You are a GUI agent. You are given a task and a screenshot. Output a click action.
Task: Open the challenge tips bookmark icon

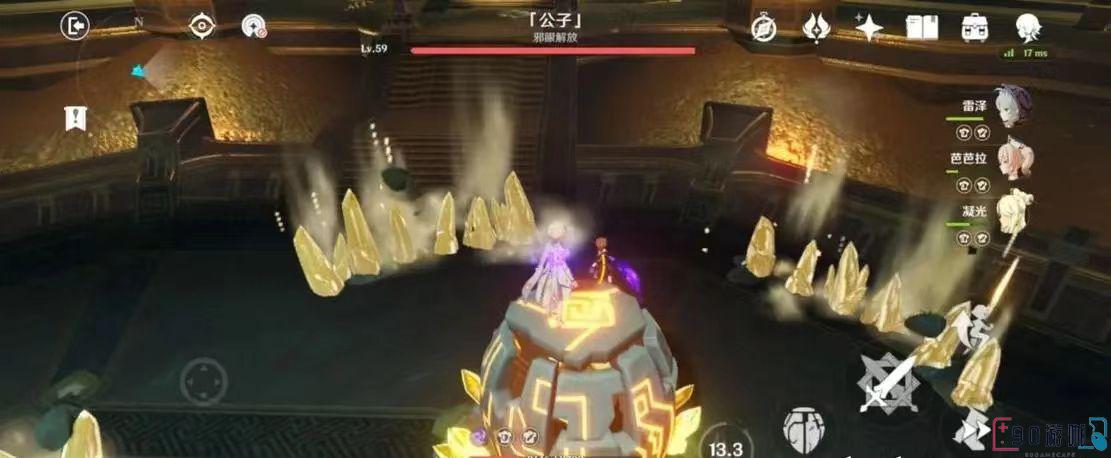(75, 118)
